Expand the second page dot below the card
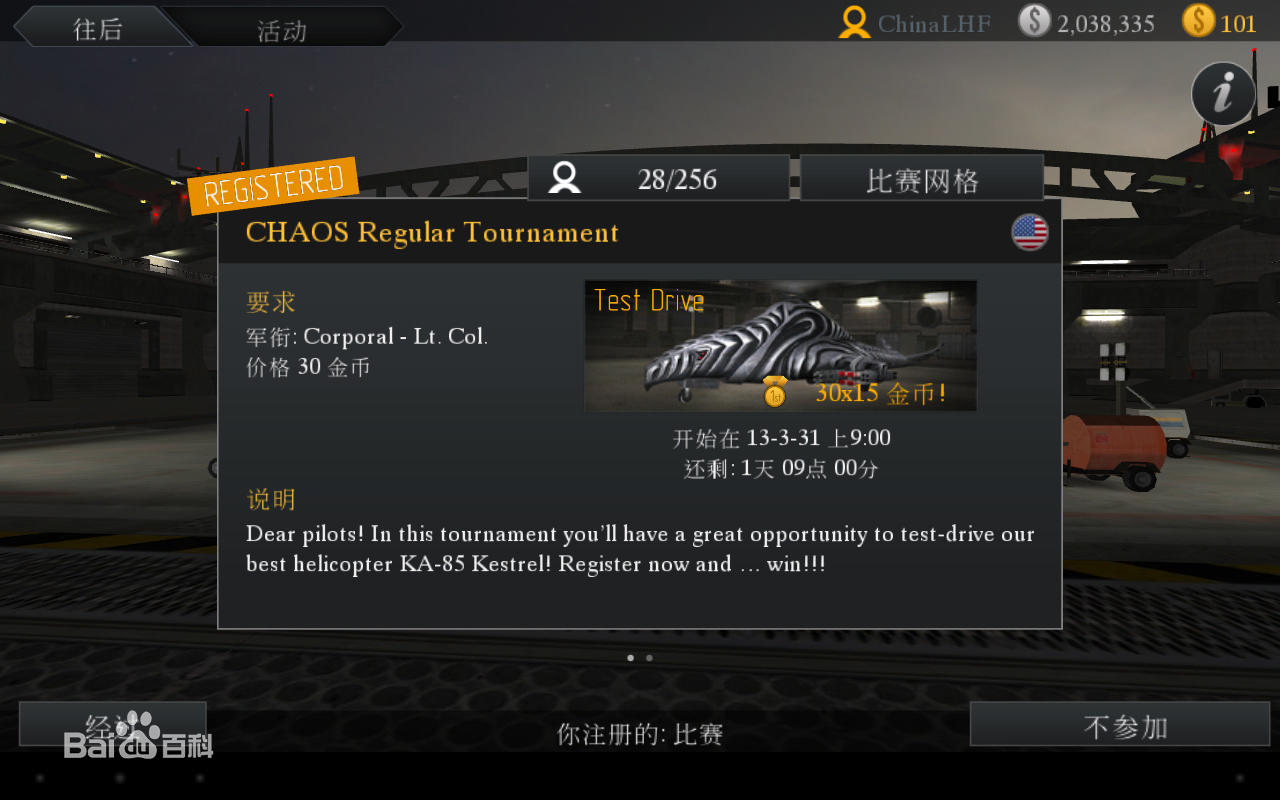Viewport: 1280px width, 800px height. click(648, 657)
